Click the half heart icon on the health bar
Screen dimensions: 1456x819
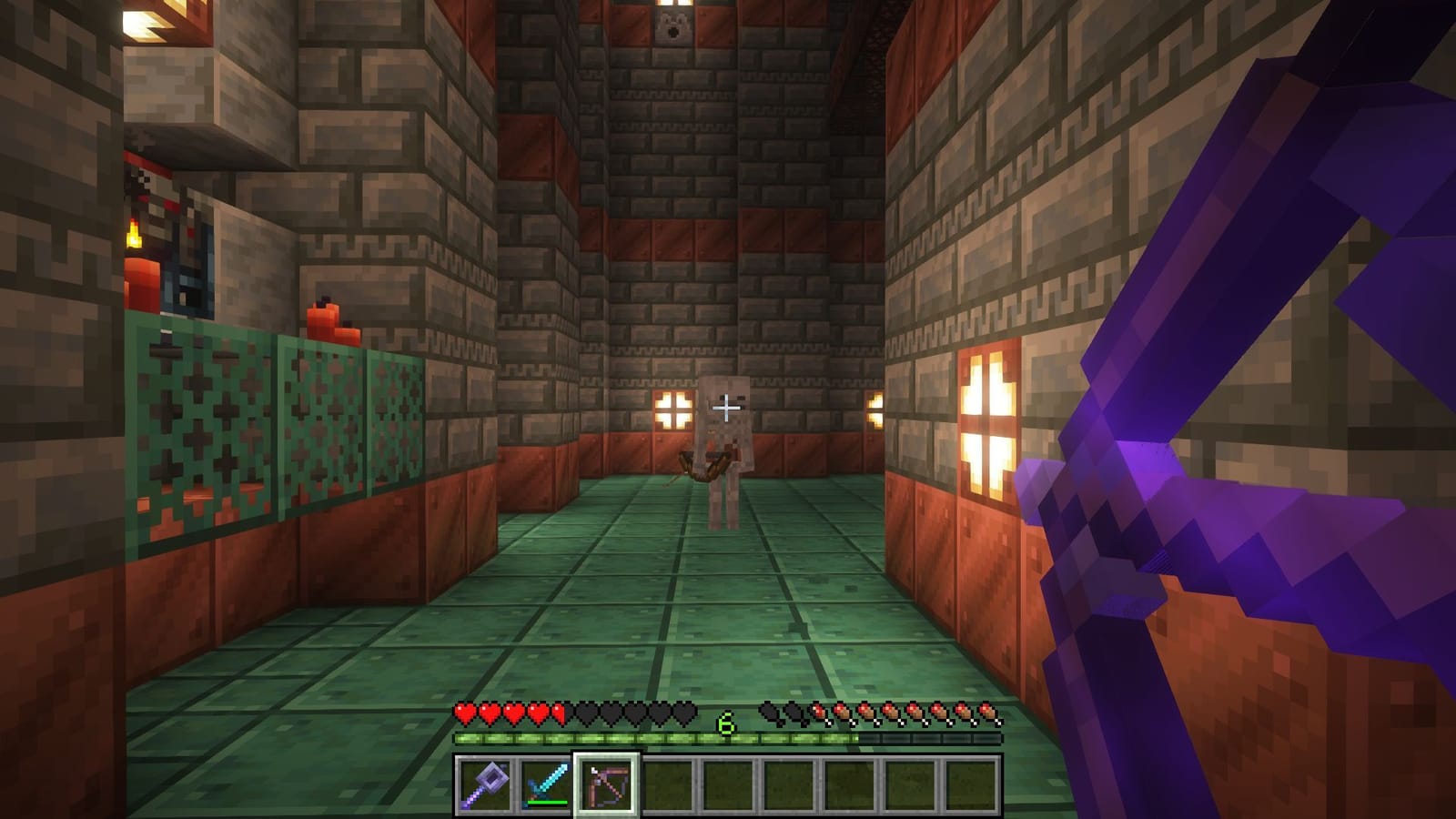point(561,715)
